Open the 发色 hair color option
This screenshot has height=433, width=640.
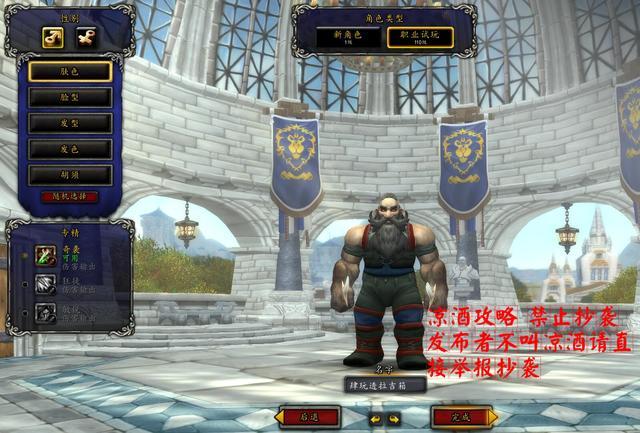point(69,149)
